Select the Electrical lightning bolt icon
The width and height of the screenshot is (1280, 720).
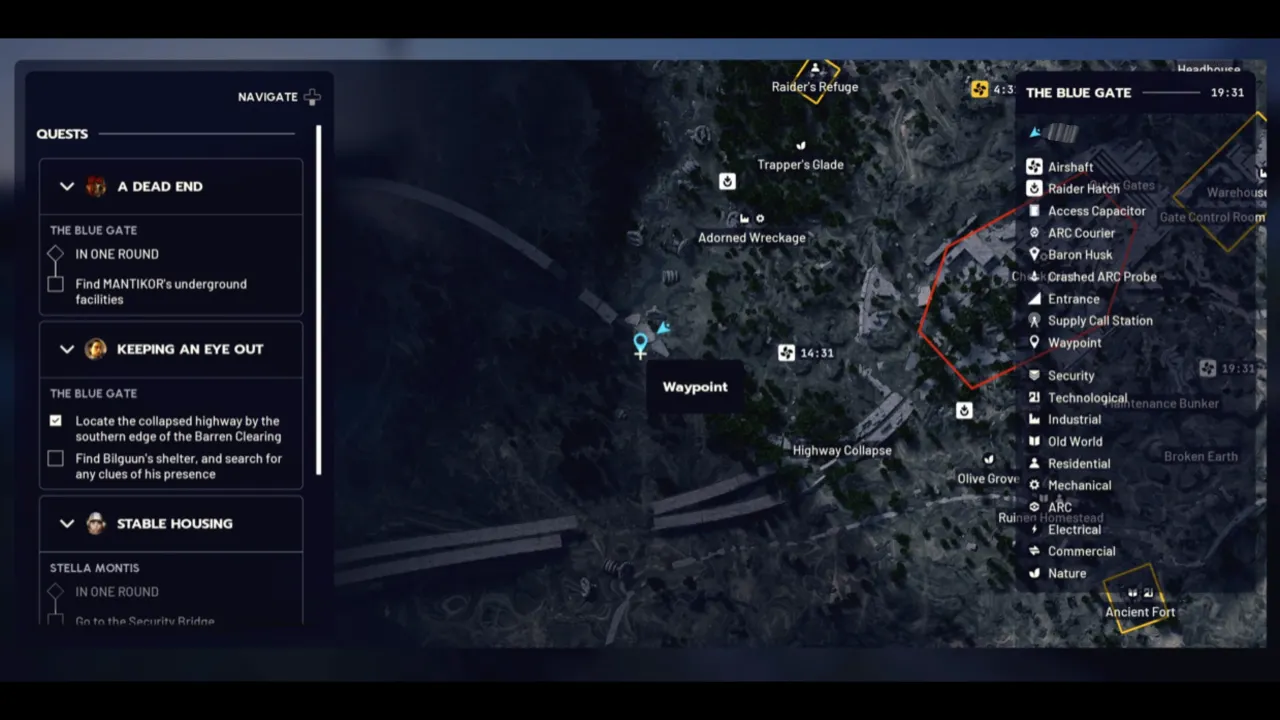coord(1034,529)
